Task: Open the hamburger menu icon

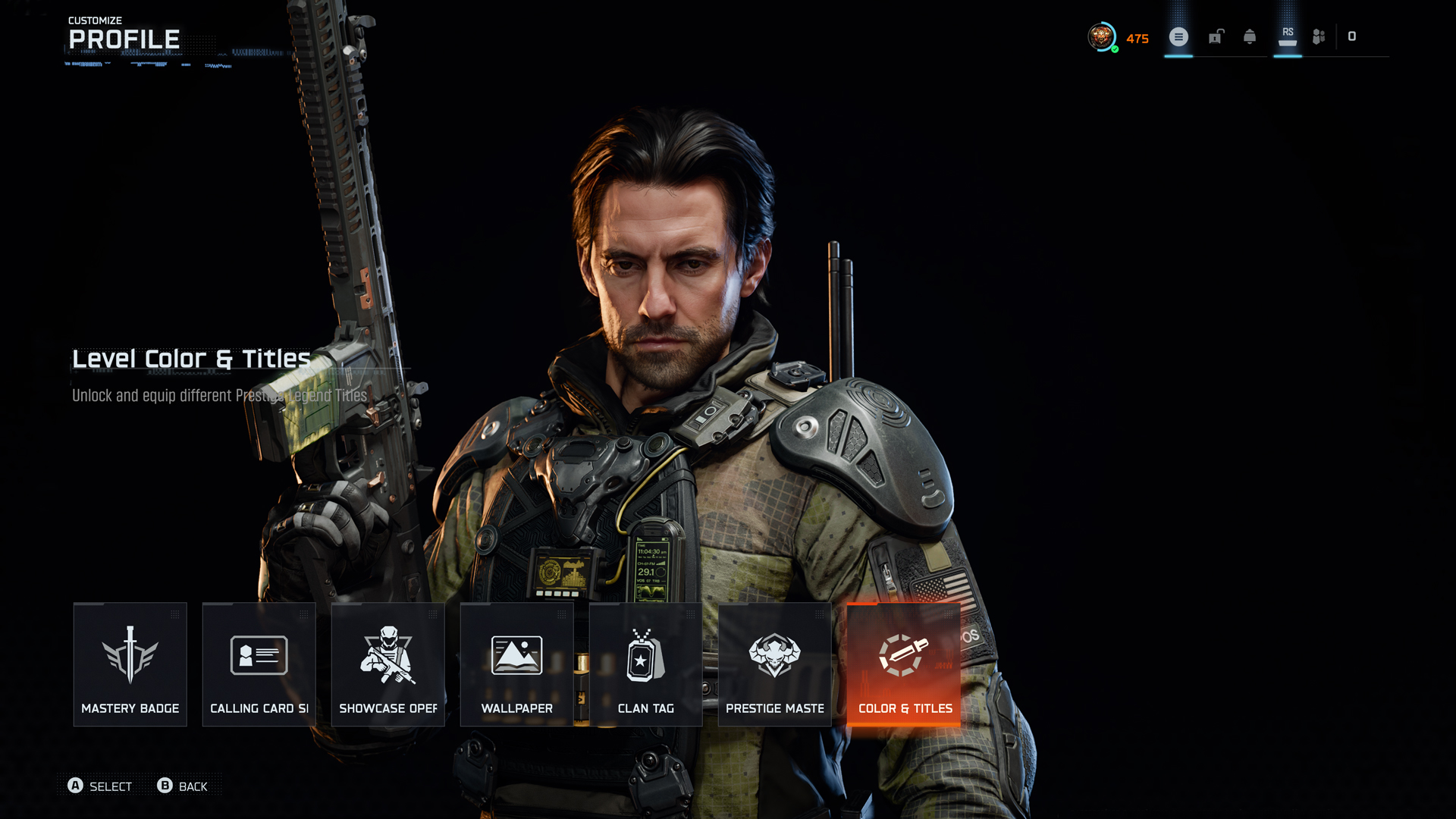Action: (x=1178, y=36)
